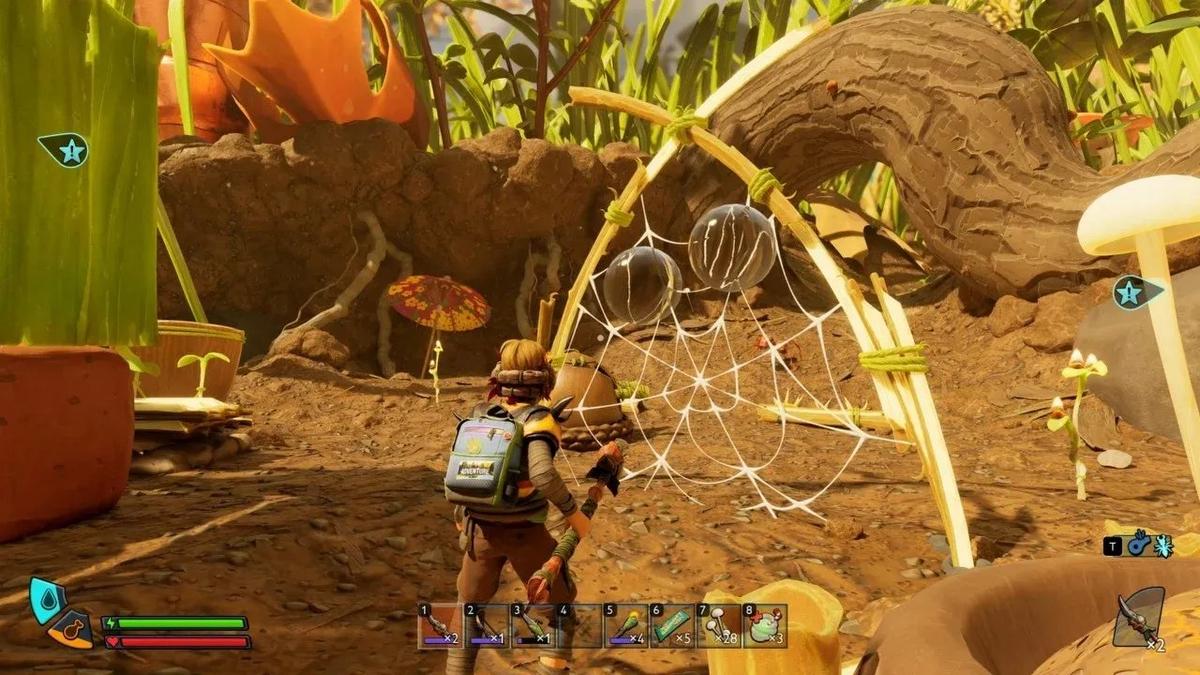Equip the bow in hotbar slot 2
The width and height of the screenshot is (1200, 675).
[x=487, y=627]
